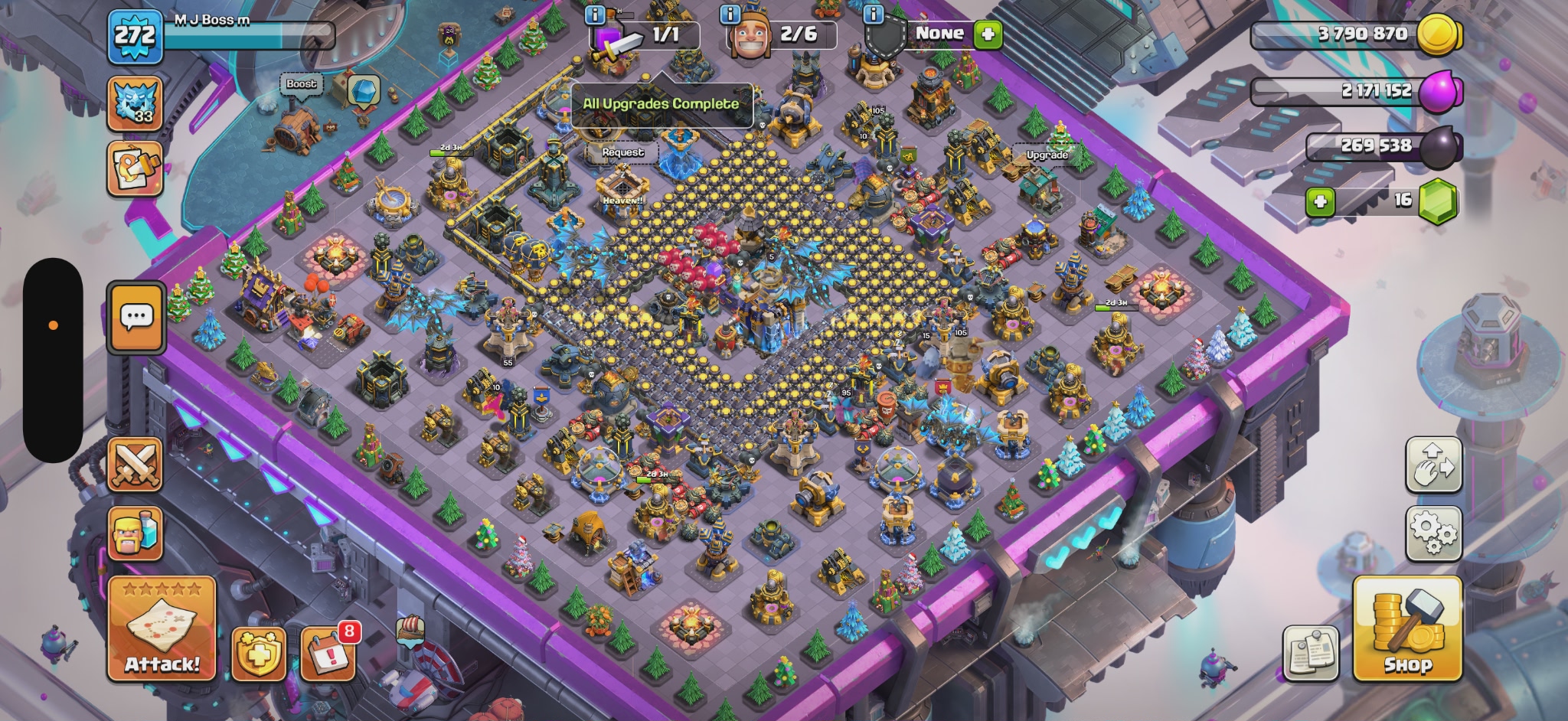Viewport: 1568px width, 721px height.
Task: Open the layout editor hand button
Action: click(x=1434, y=465)
